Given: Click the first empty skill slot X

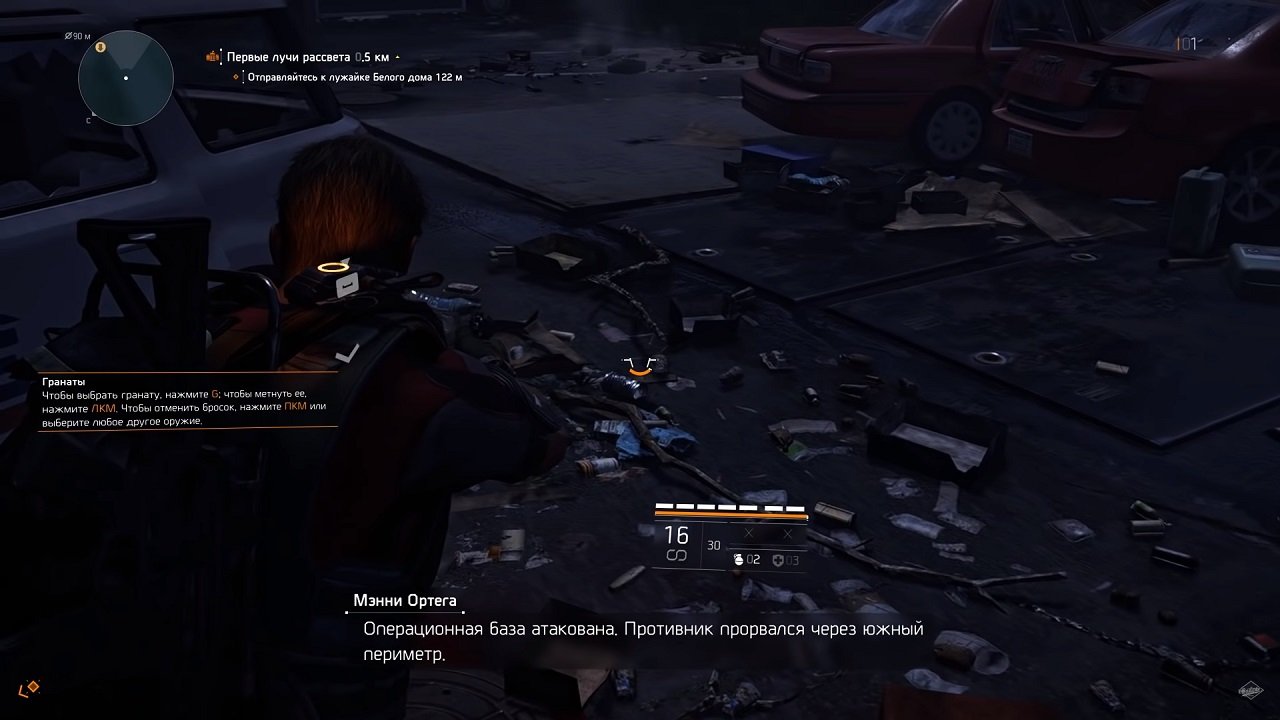Looking at the screenshot, I should 748,533.
